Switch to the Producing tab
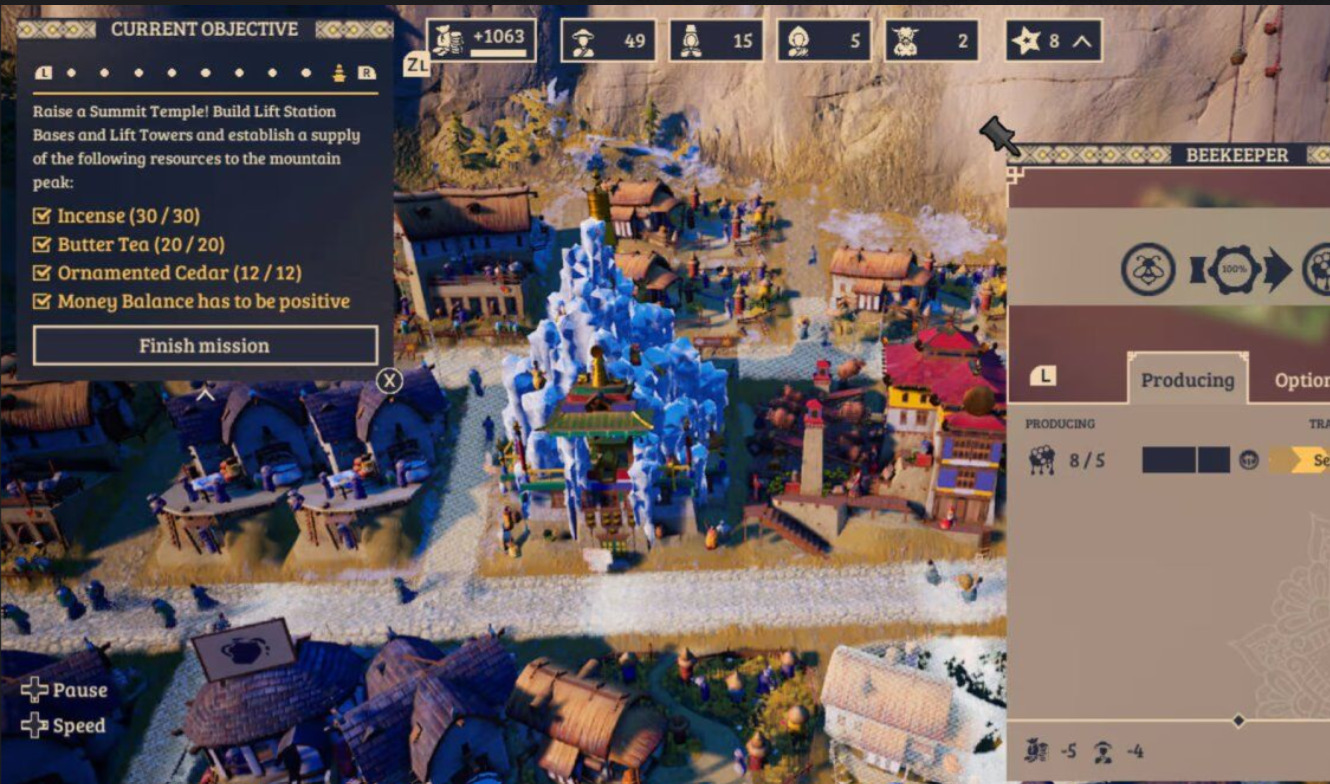 click(x=1187, y=380)
